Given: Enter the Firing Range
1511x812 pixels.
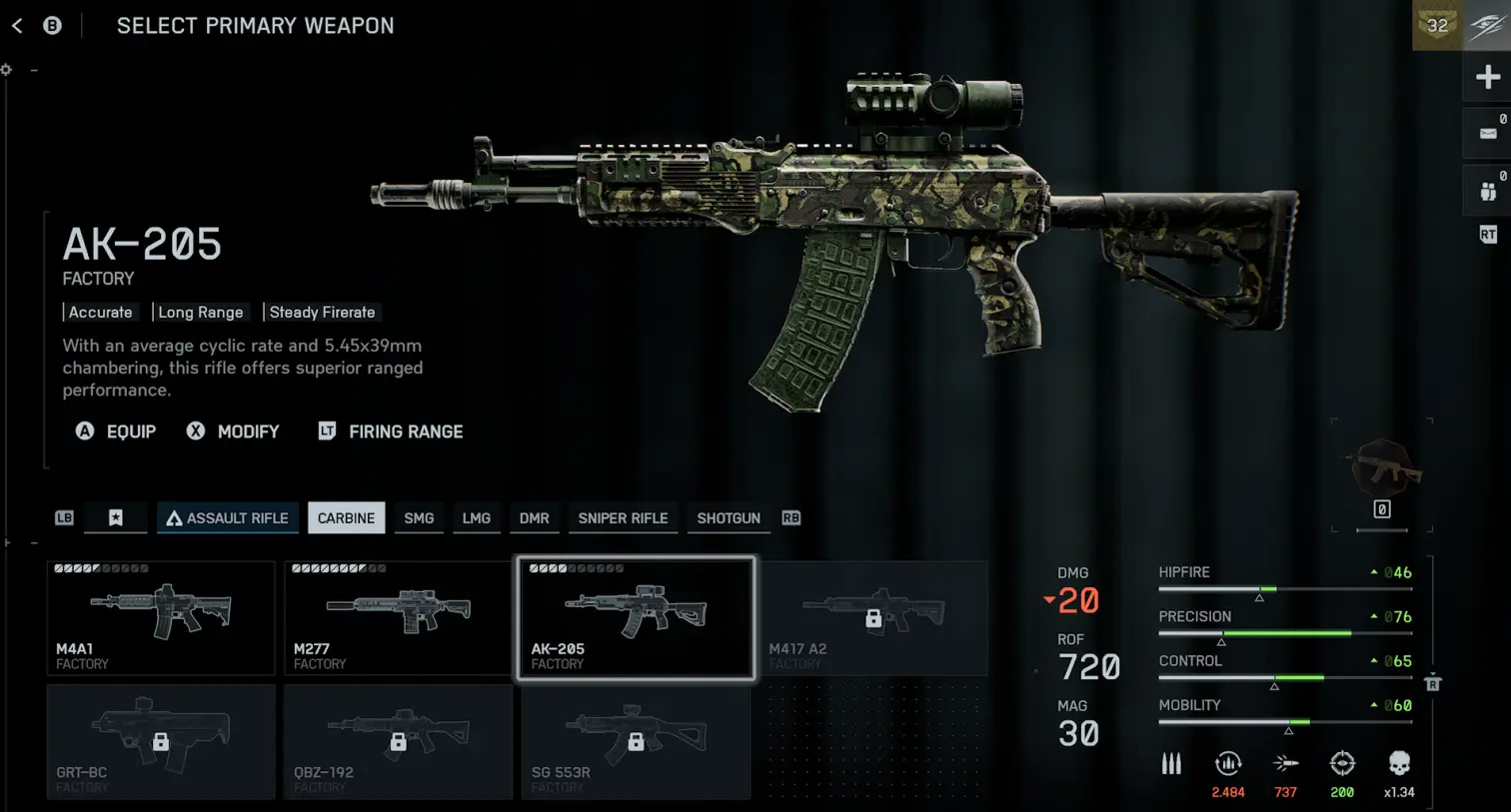Looking at the screenshot, I should 391,431.
